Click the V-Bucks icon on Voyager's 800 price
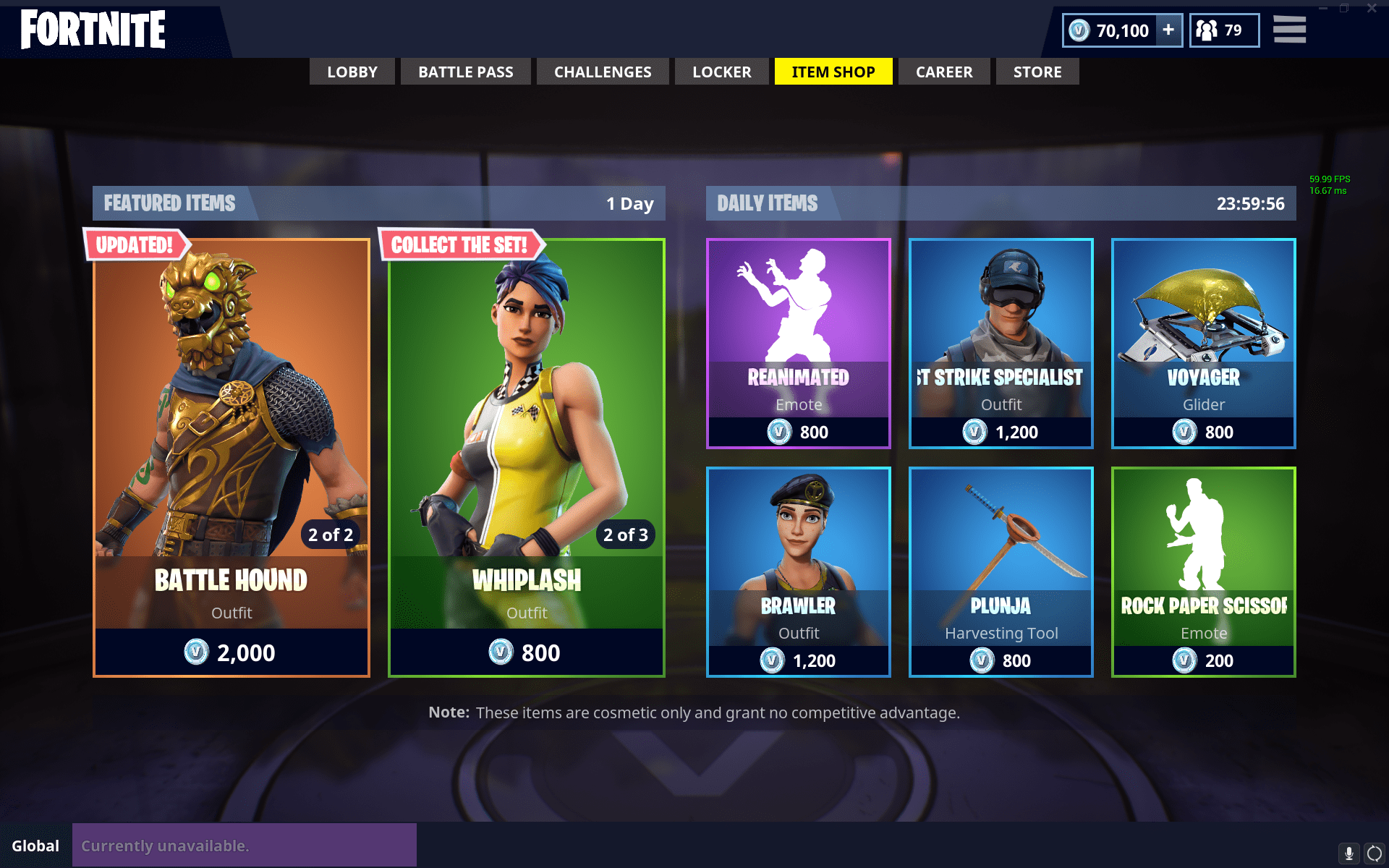 pyautogui.click(x=1184, y=432)
